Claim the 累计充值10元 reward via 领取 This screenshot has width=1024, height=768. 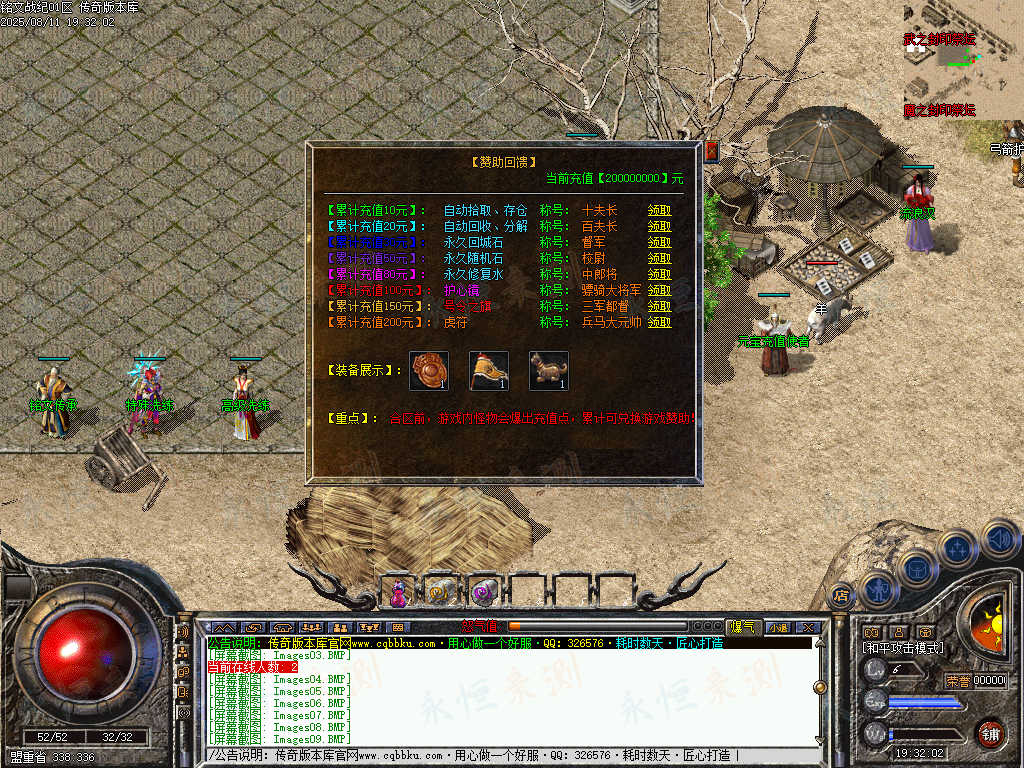659,211
